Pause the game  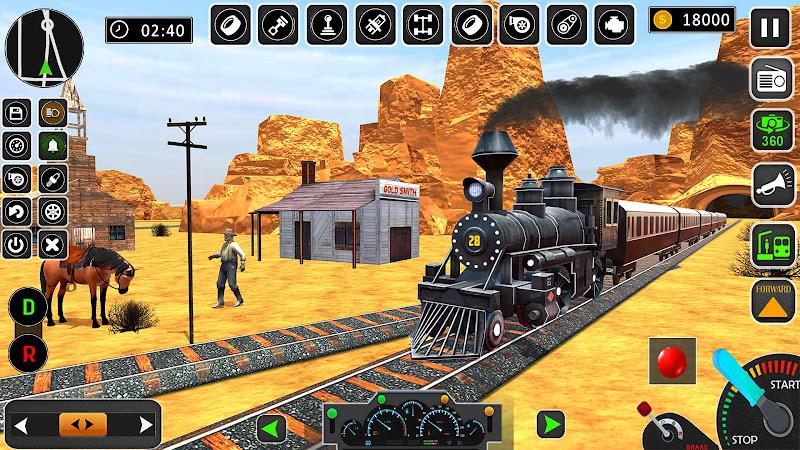pyautogui.click(x=770, y=26)
